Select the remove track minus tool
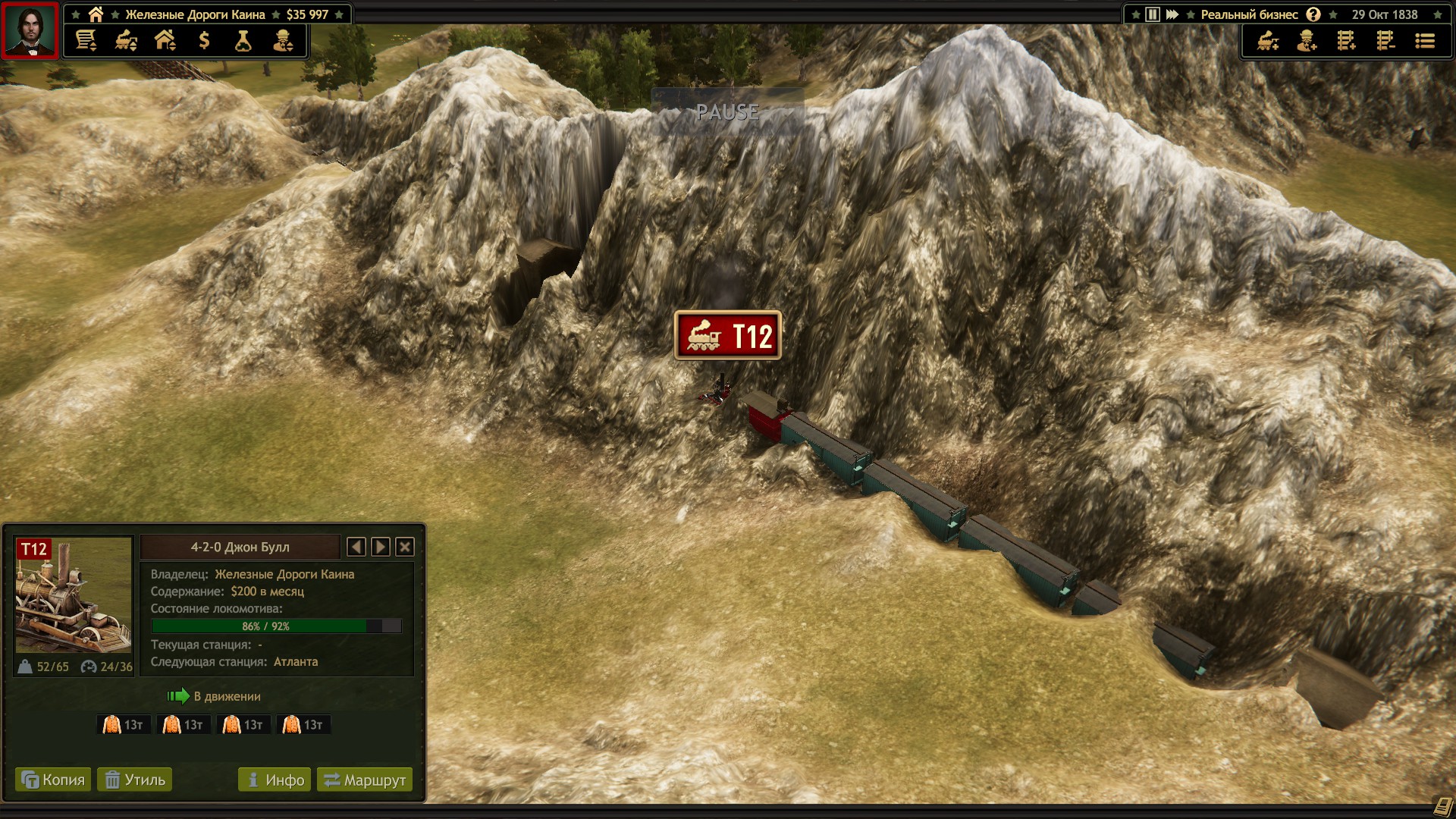 point(1385,41)
